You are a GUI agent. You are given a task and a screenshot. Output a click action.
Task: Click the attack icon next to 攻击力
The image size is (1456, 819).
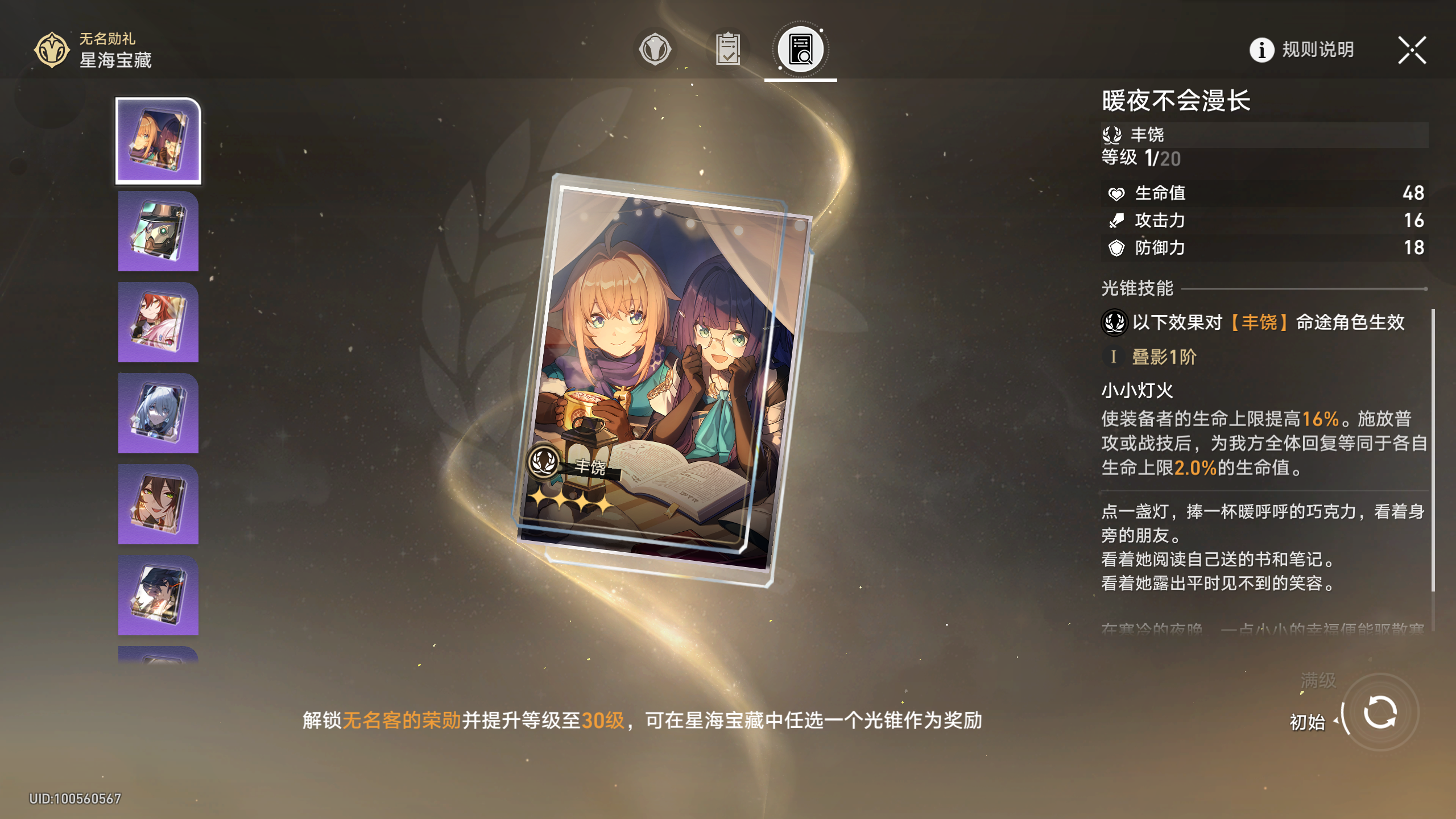click(x=1115, y=221)
